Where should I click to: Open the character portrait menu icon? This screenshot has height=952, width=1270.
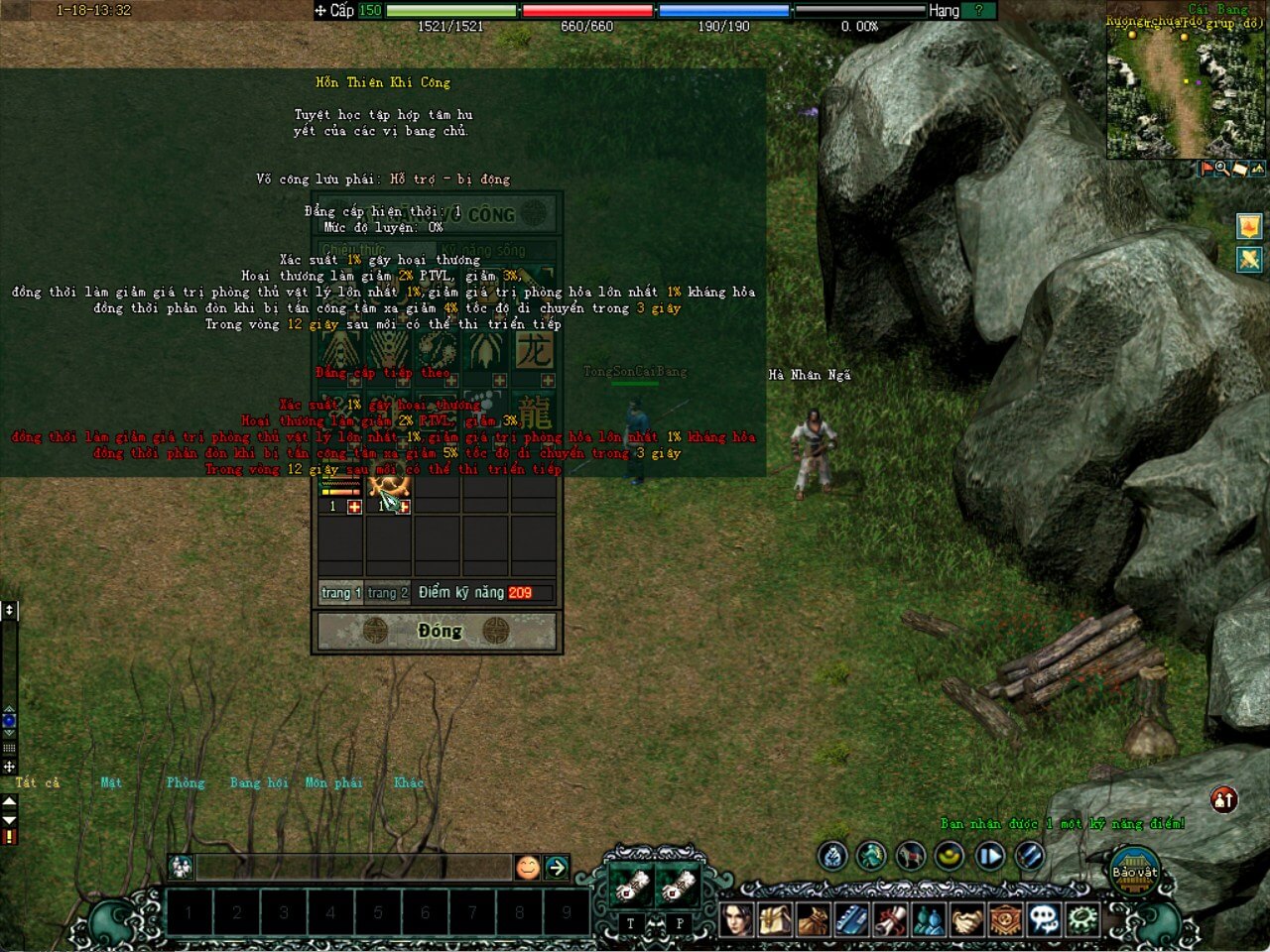(x=735, y=919)
